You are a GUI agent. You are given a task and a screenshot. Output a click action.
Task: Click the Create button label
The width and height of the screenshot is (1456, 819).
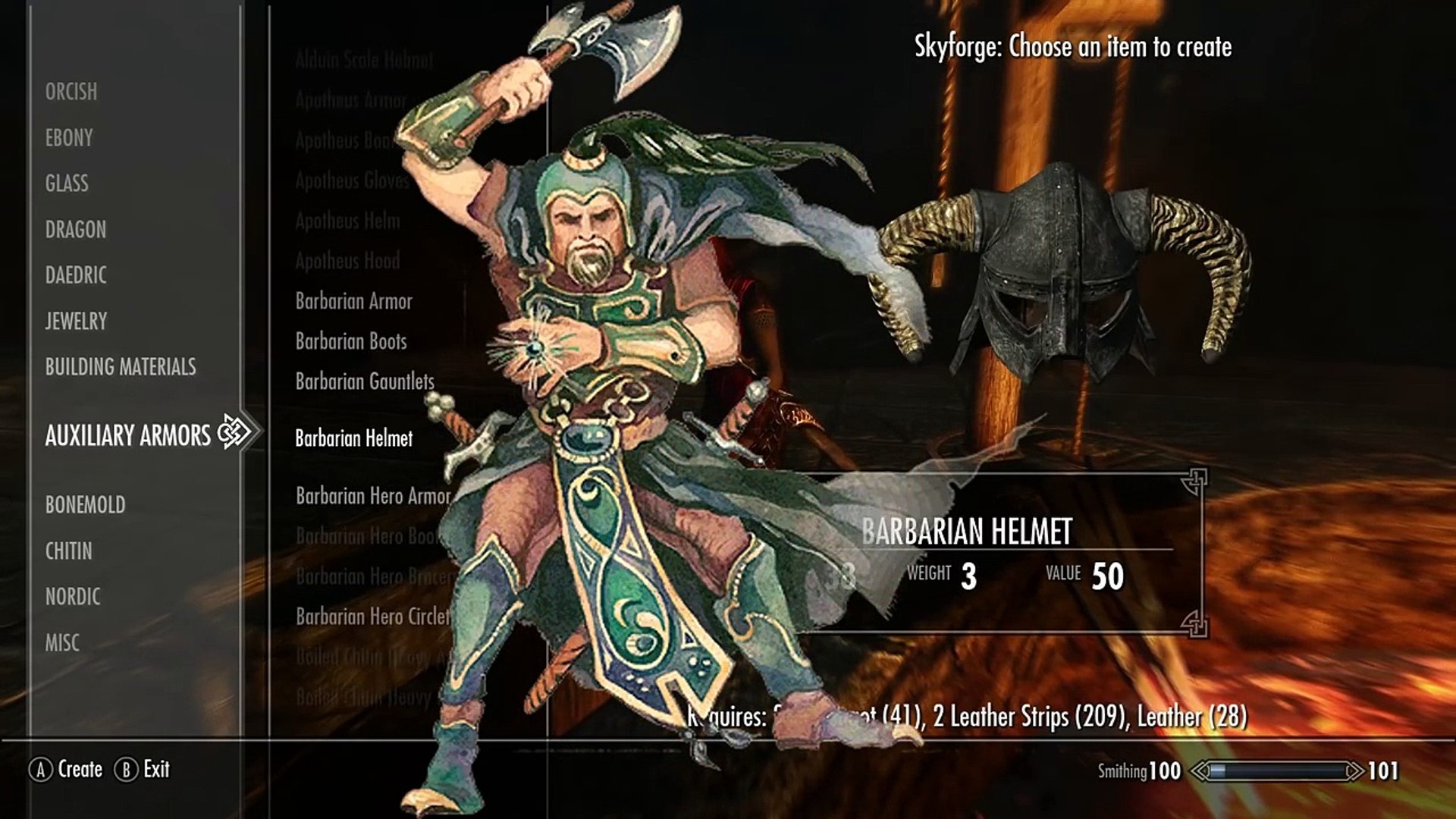[80, 769]
